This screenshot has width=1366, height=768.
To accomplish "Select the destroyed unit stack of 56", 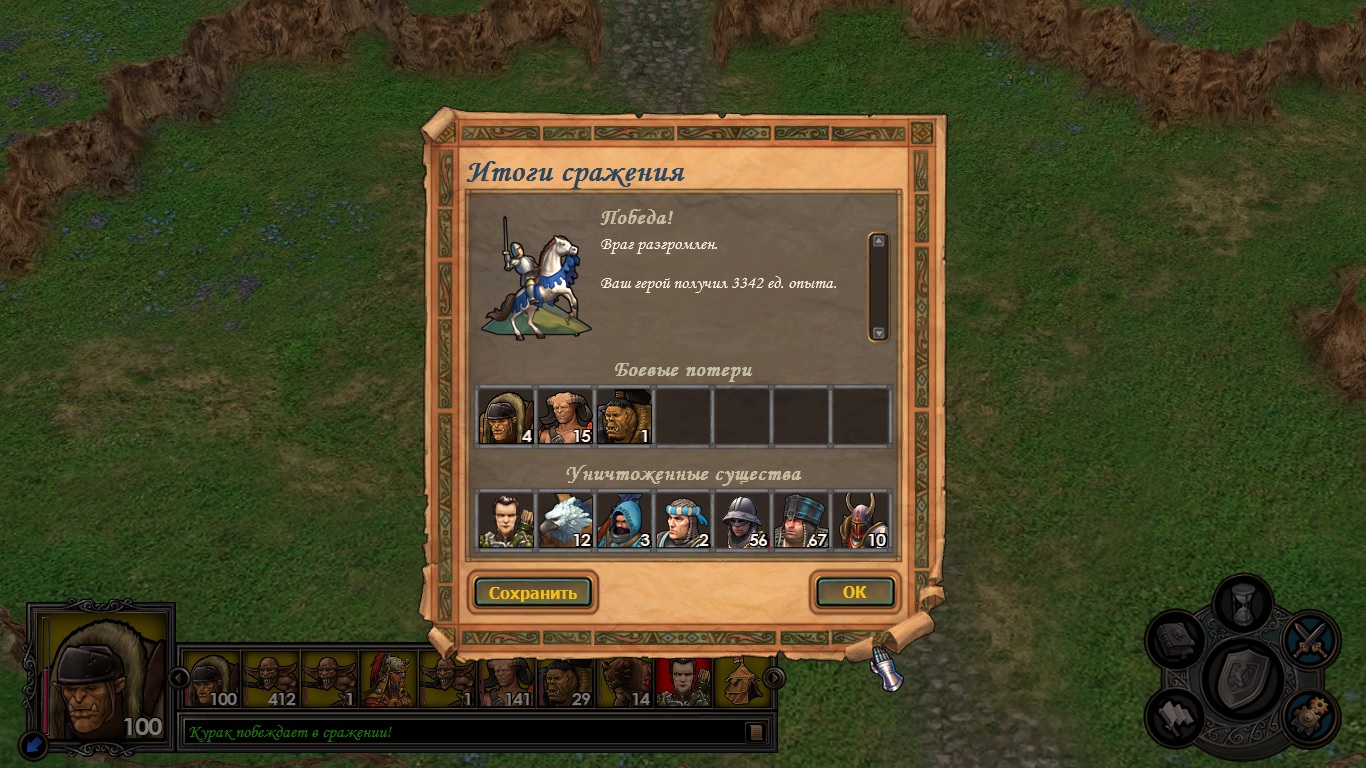I will 742,521.
